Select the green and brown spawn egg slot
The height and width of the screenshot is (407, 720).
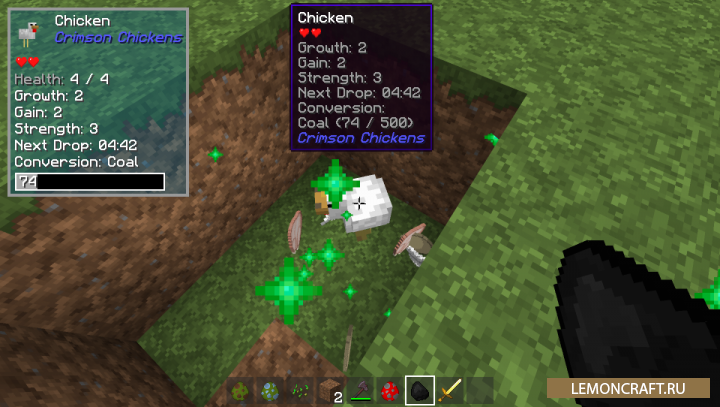[x=241, y=391]
